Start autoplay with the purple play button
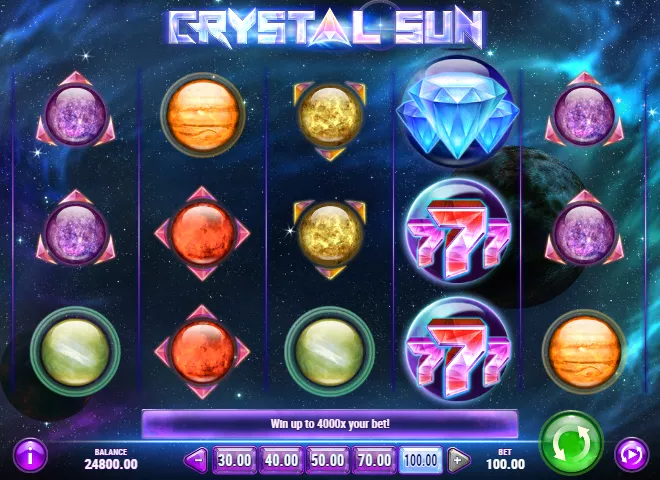This screenshot has width=660, height=480. [x=631, y=455]
